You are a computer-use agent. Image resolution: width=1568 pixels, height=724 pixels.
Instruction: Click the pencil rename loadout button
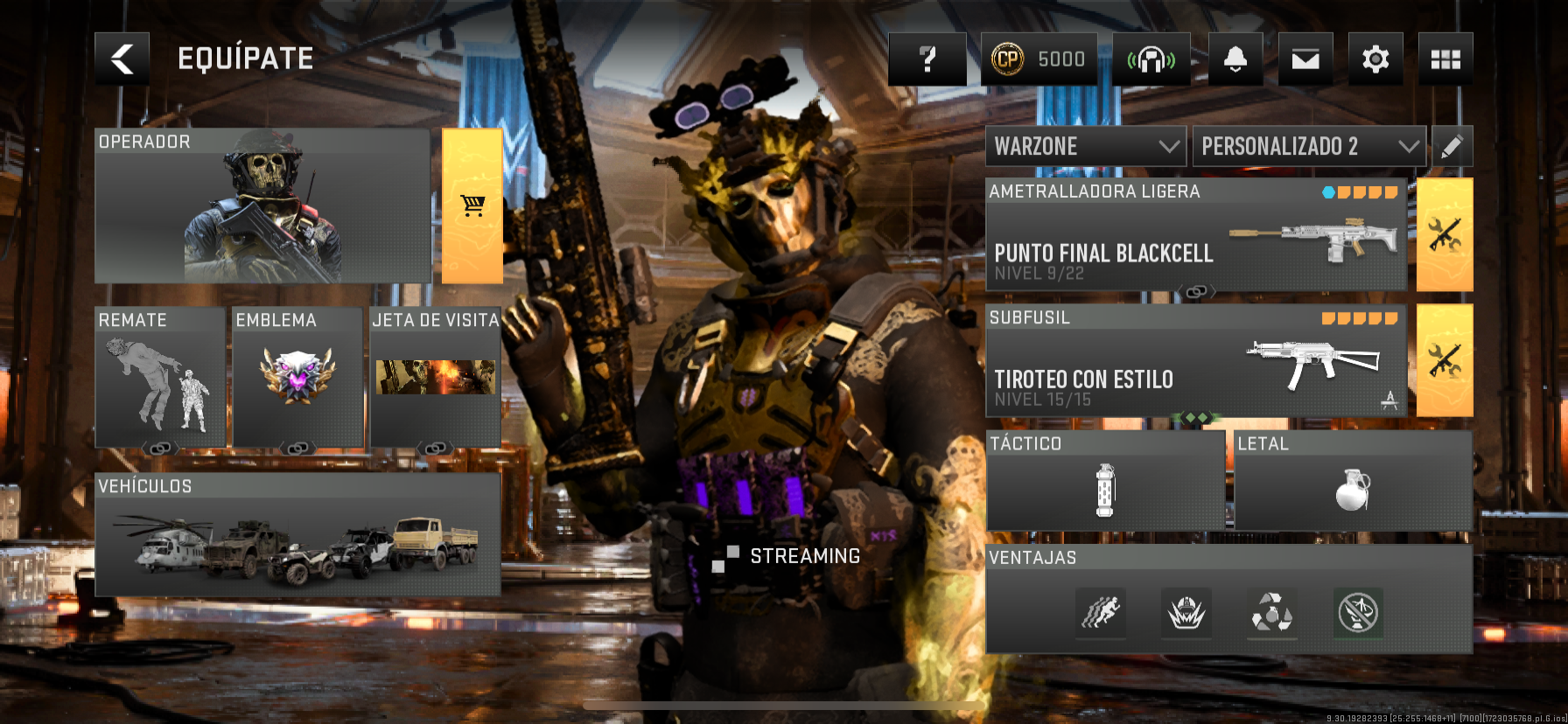[1451, 146]
